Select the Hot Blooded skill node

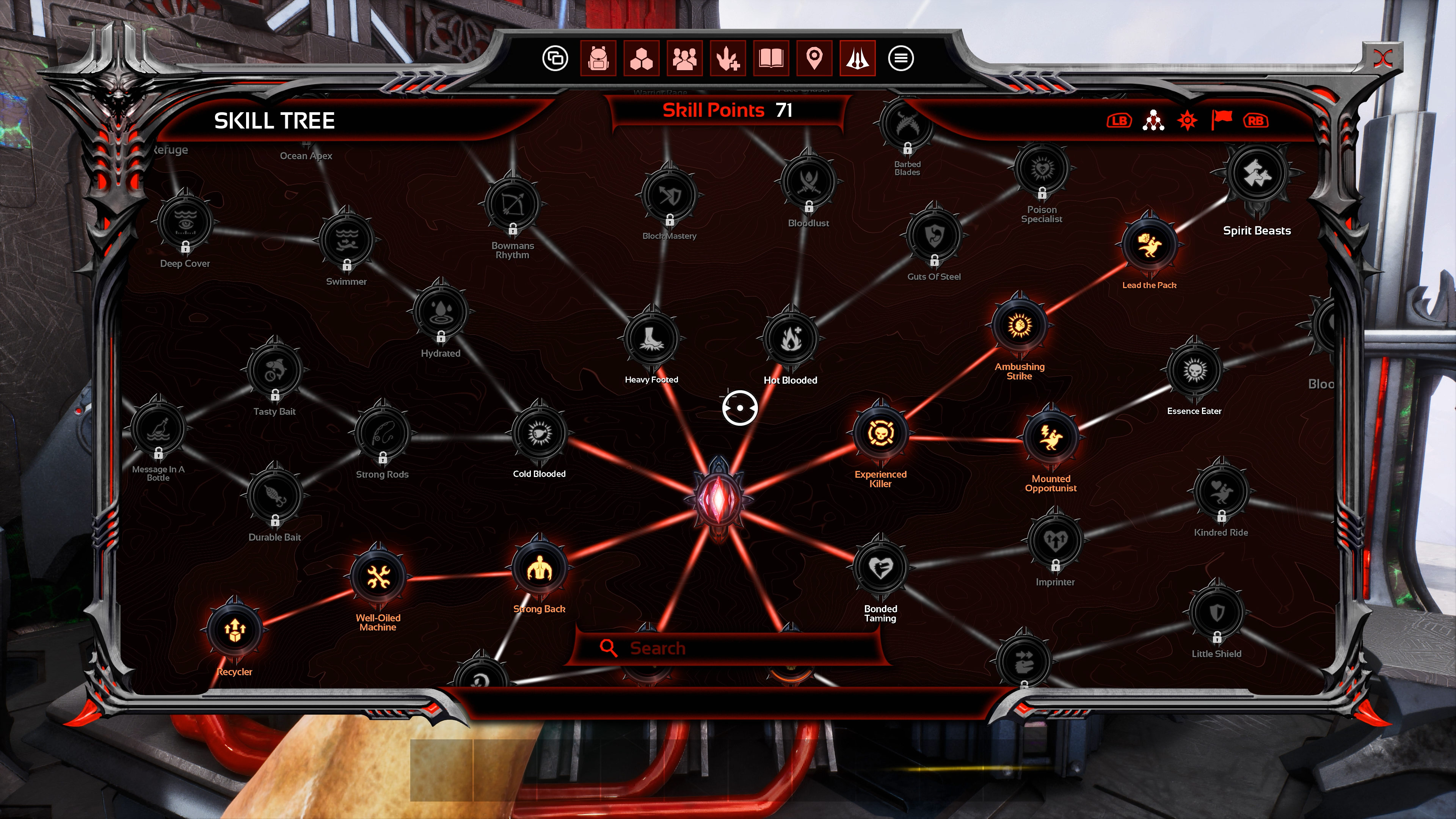pyautogui.click(x=790, y=338)
